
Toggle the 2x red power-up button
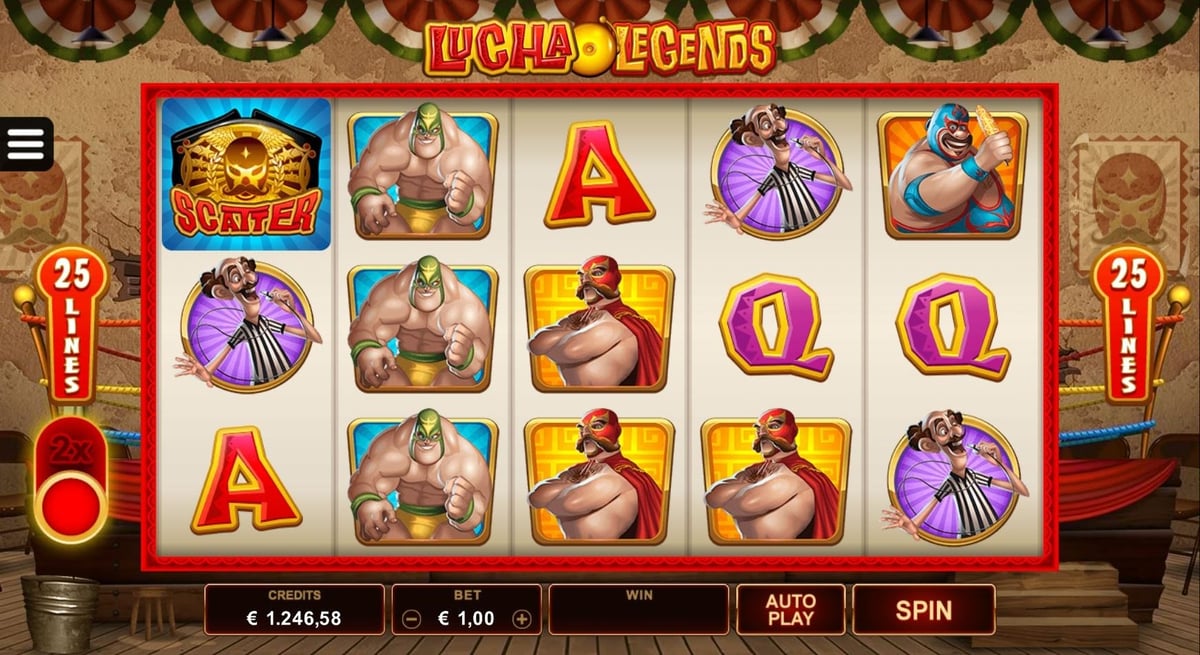[x=69, y=499]
